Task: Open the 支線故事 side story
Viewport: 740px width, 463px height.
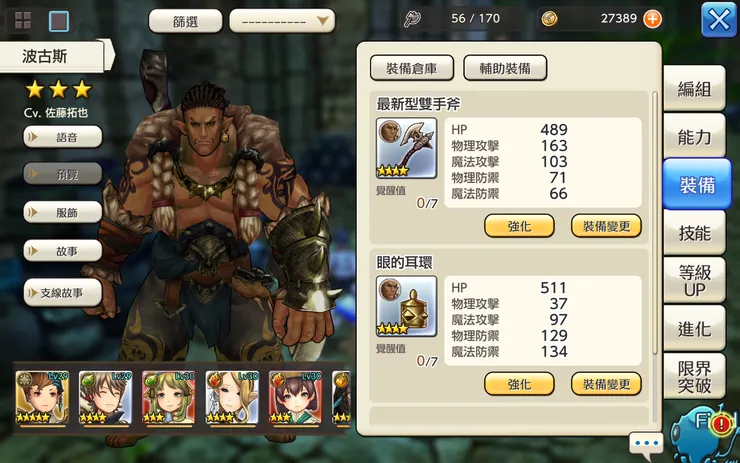Action: [62, 292]
